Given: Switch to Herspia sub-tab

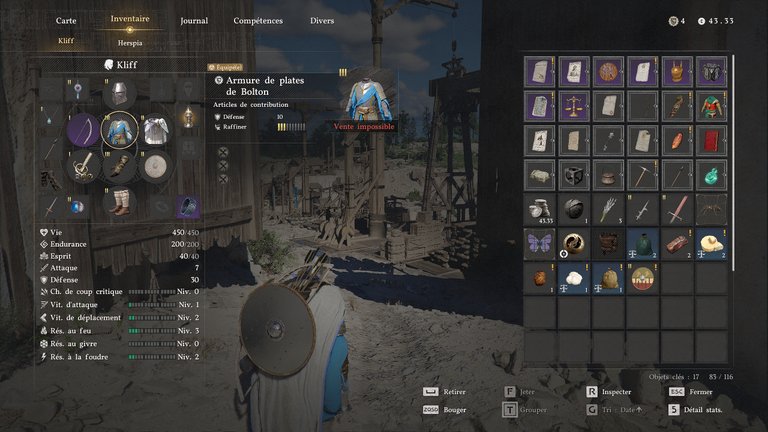Looking at the screenshot, I should click(x=130, y=42).
